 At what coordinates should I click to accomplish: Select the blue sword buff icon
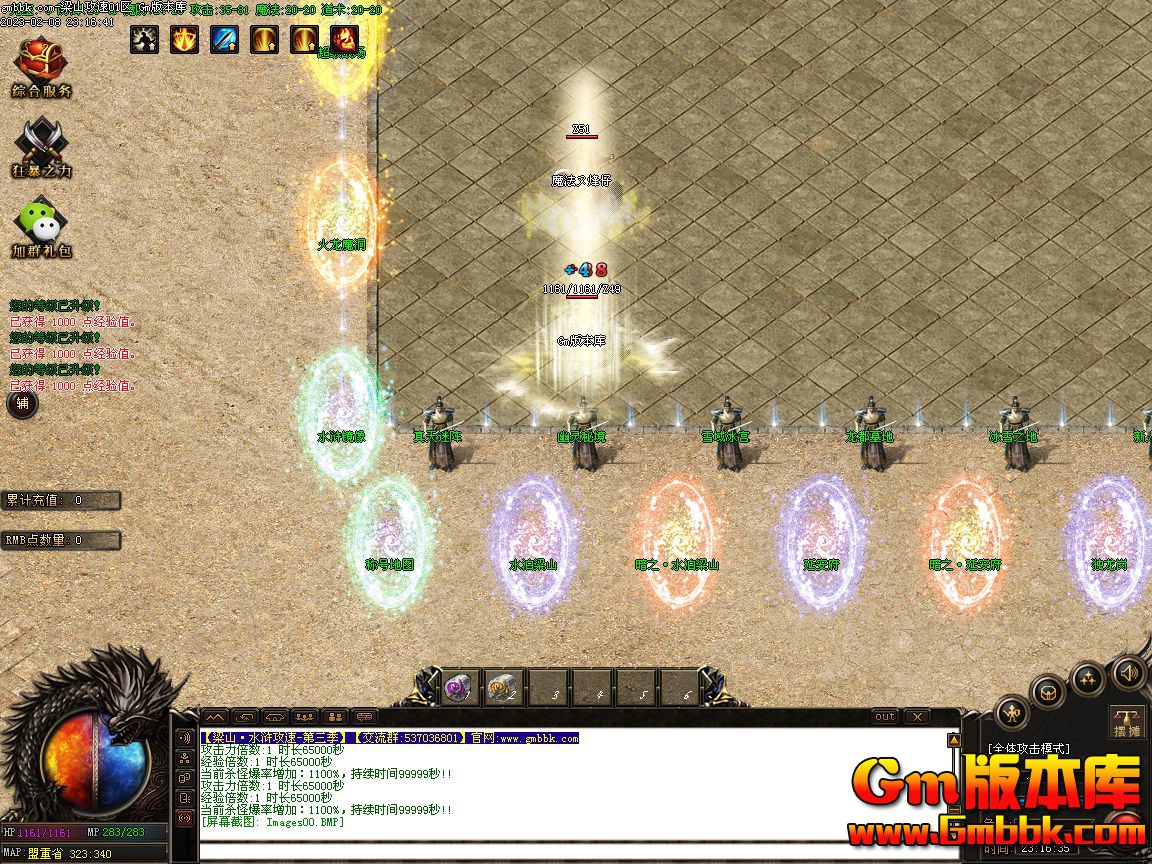(225, 39)
